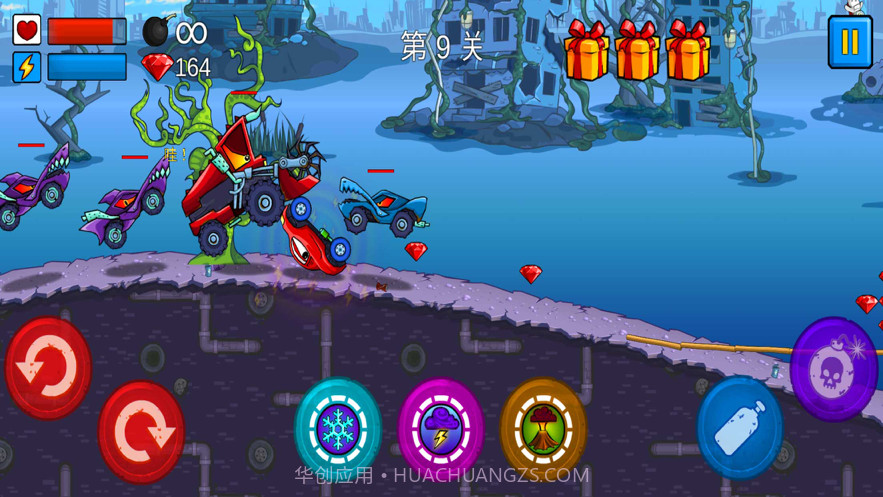Fire the blue nitro bottle boost

[740, 428]
